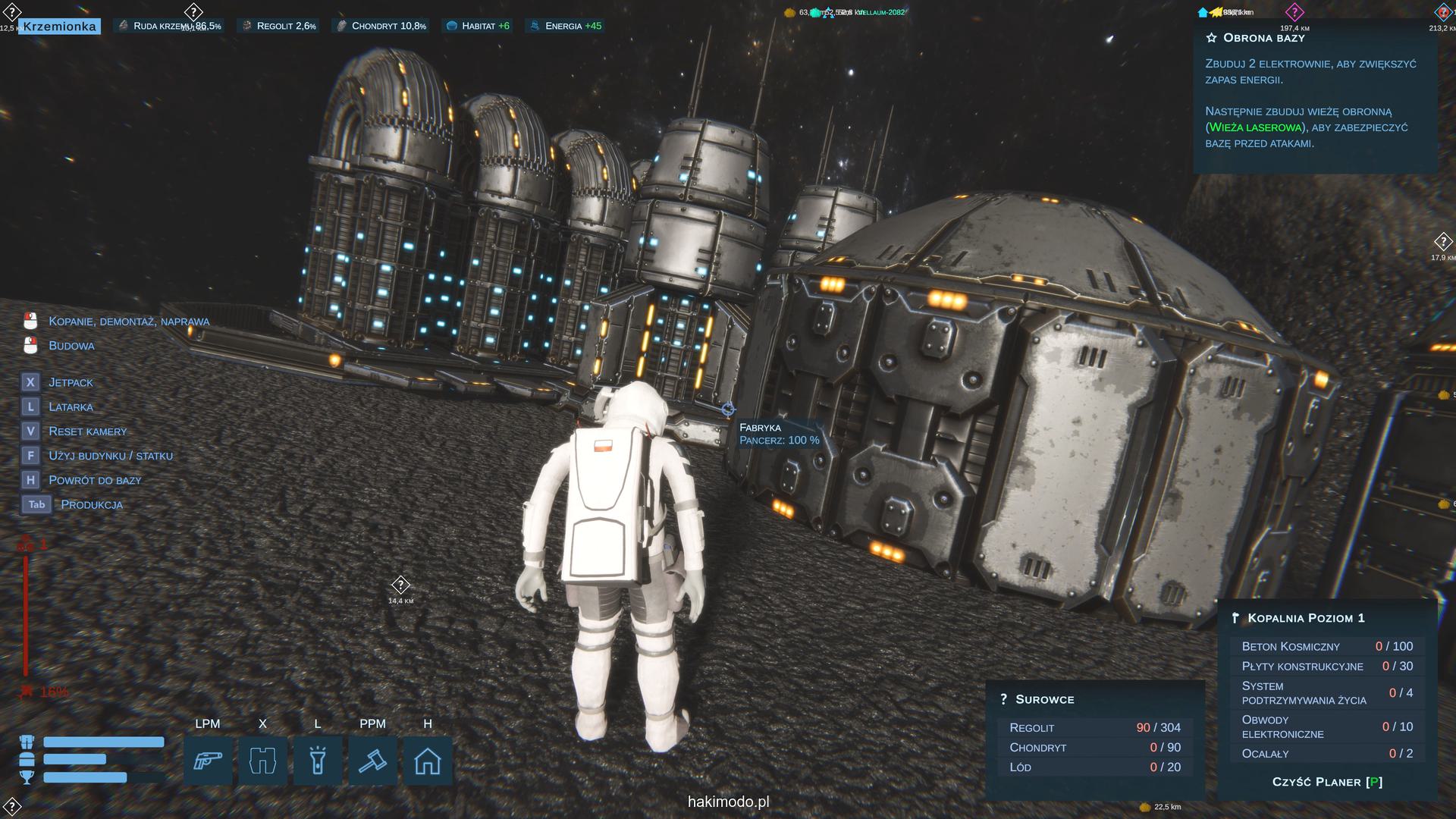This screenshot has width=1456, height=819.
Task: Toggle the flashlight hotbar slot
Action: click(318, 761)
